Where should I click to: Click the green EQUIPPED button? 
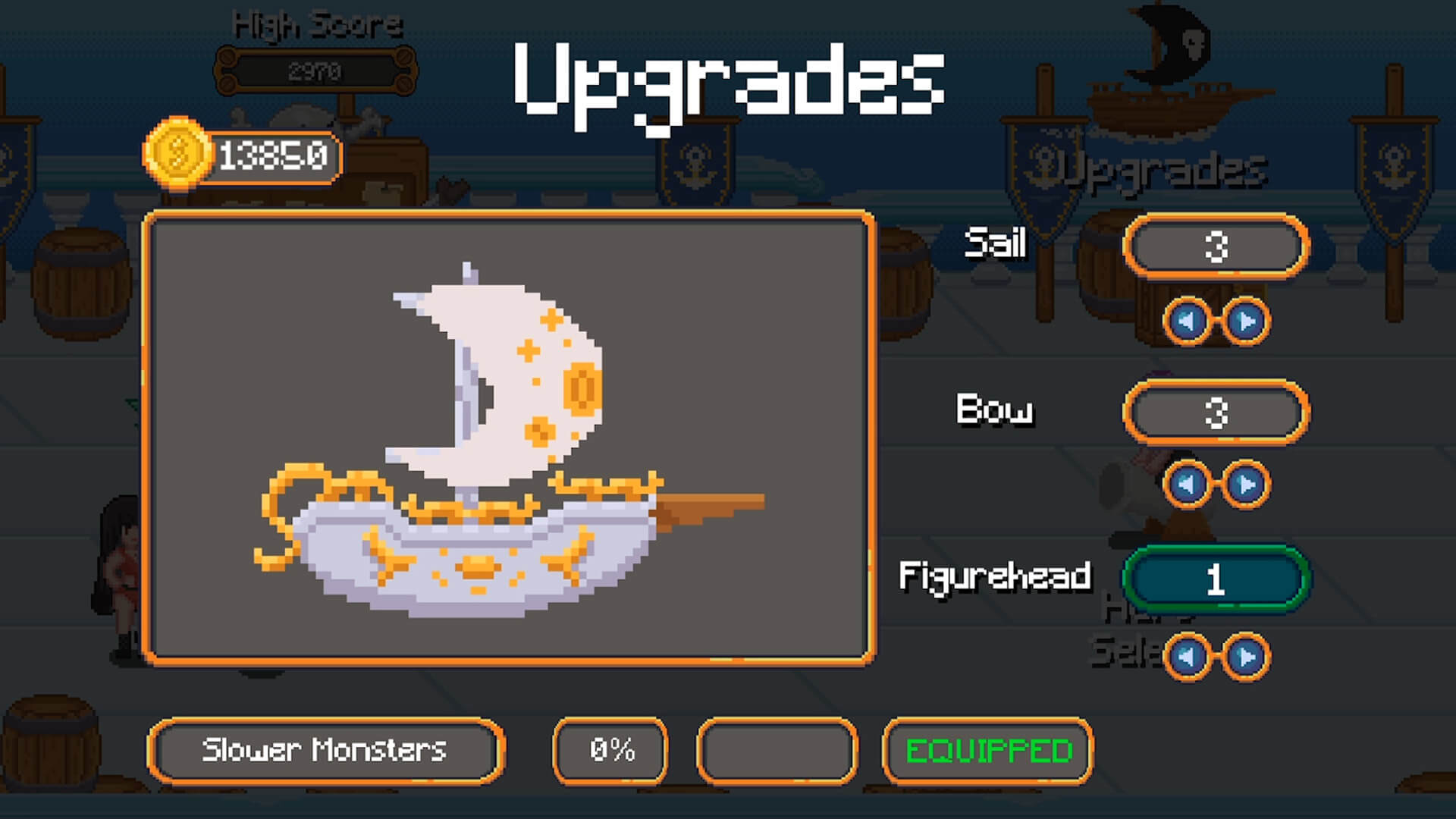coord(988,751)
